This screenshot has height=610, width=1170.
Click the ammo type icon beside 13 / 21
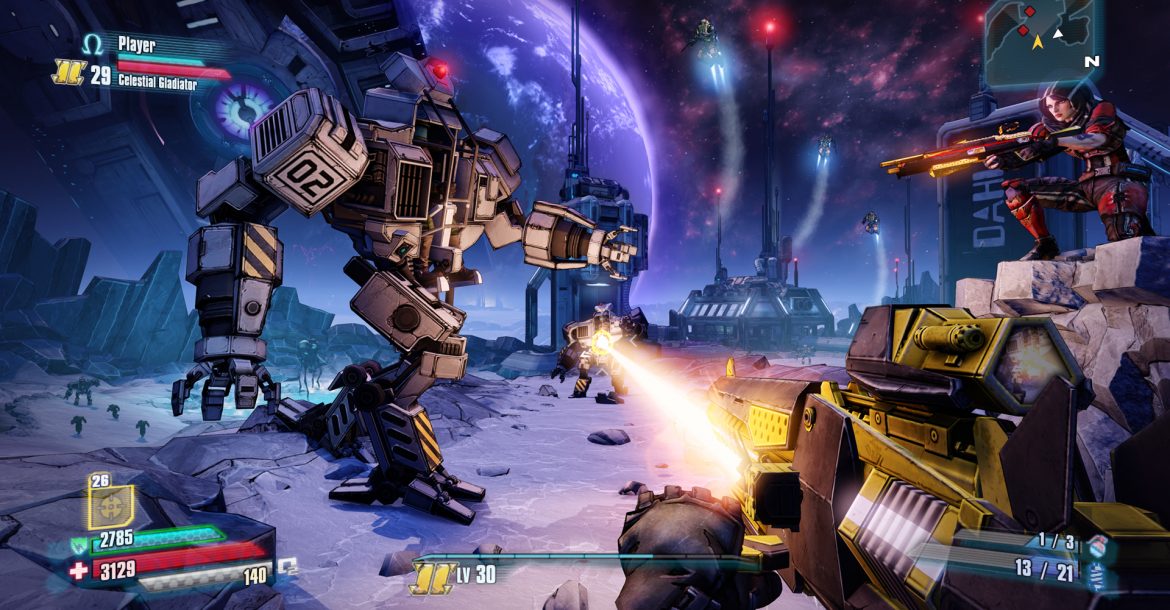[1098, 574]
